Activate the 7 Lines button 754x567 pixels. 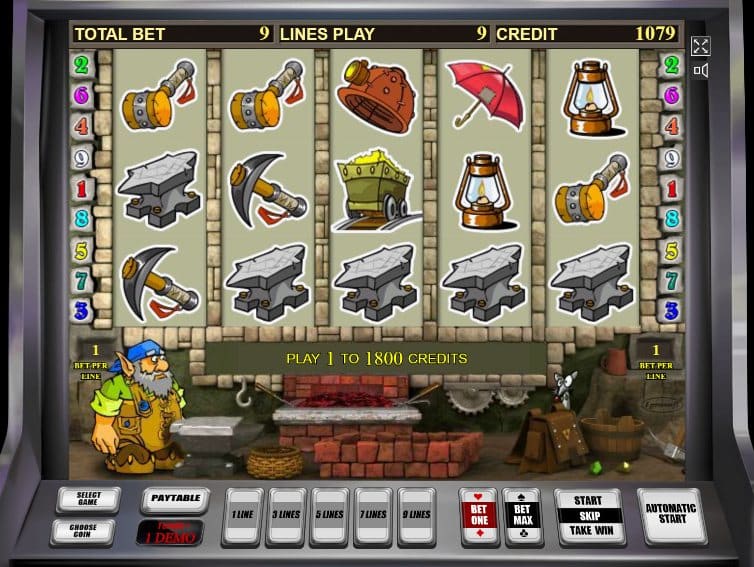pos(374,516)
